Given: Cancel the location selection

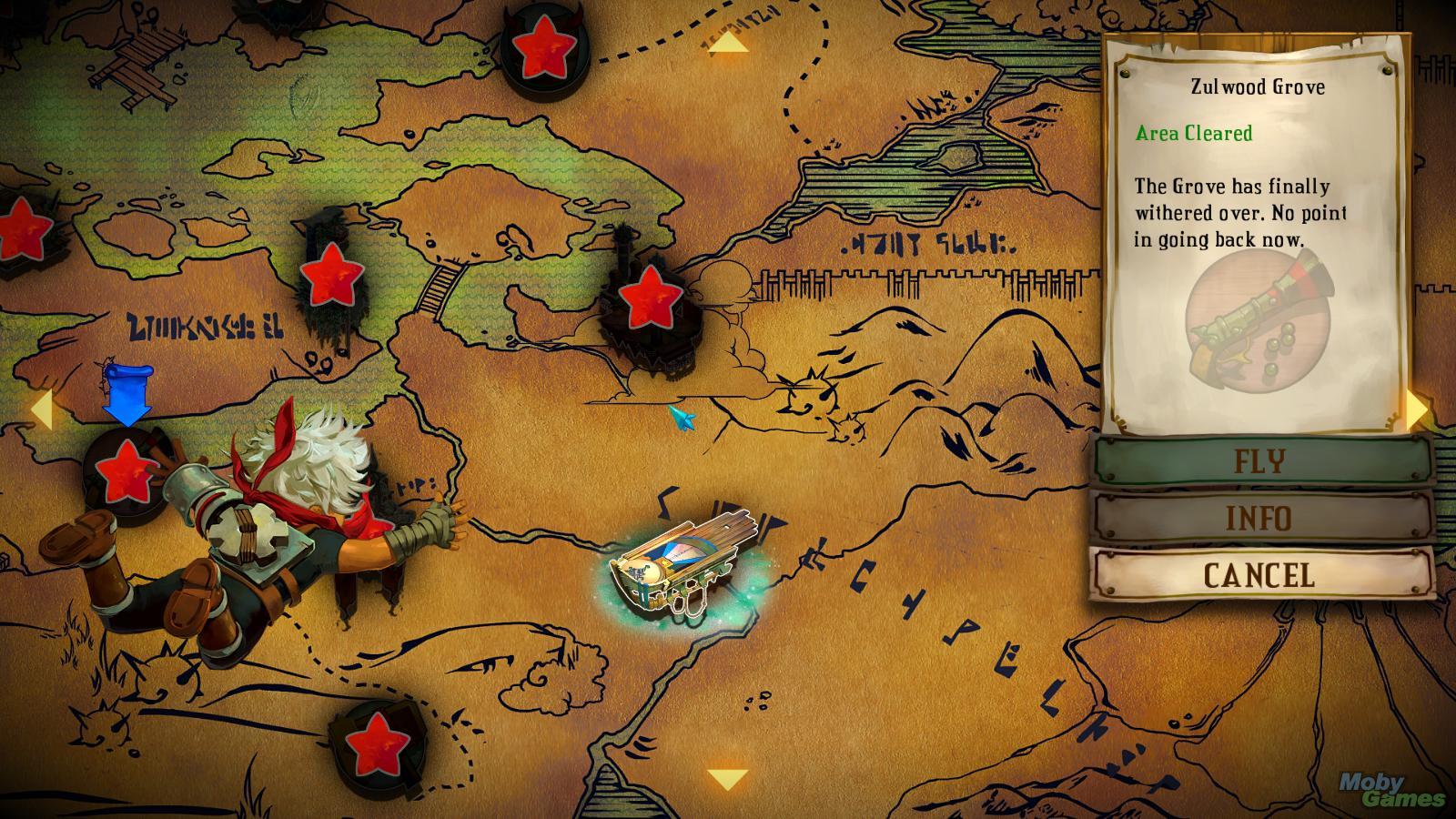Looking at the screenshot, I should (1260, 575).
